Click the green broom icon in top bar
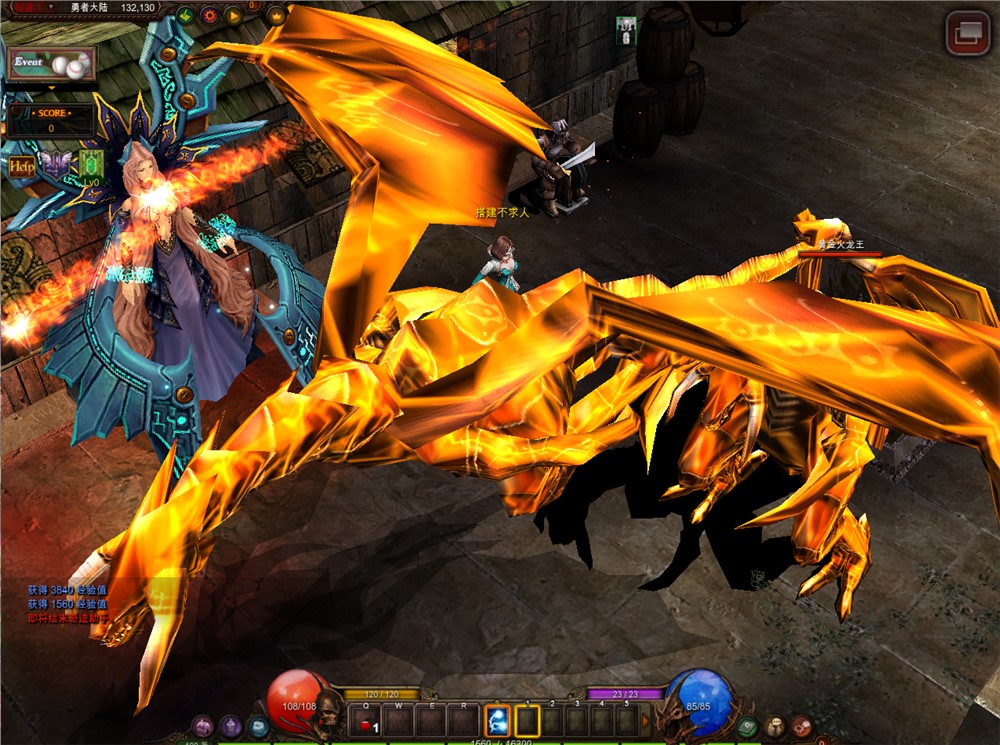The image size is (1000, 745). [186, 15]
